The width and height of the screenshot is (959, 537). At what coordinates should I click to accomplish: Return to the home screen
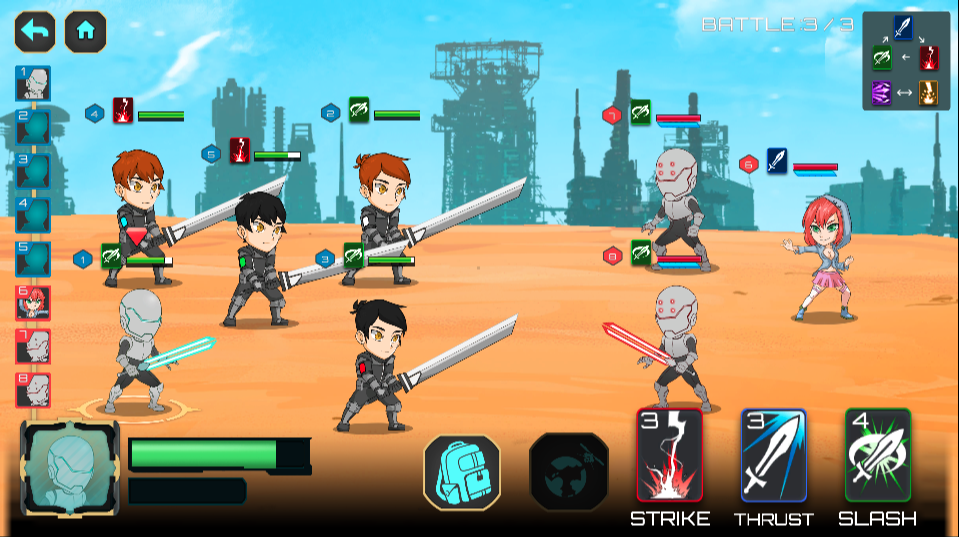[86, 31]
